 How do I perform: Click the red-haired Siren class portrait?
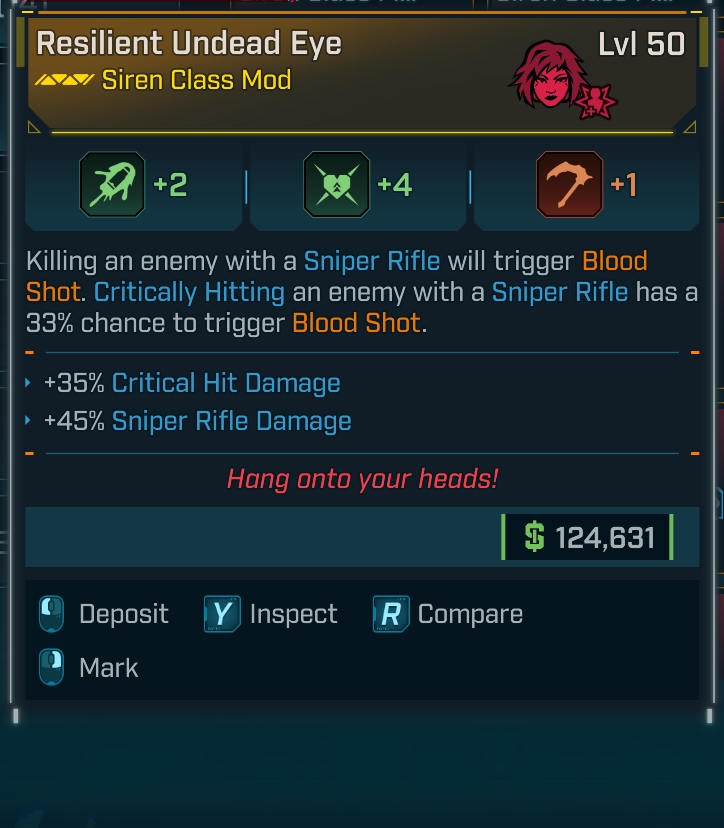click(554, 77)
